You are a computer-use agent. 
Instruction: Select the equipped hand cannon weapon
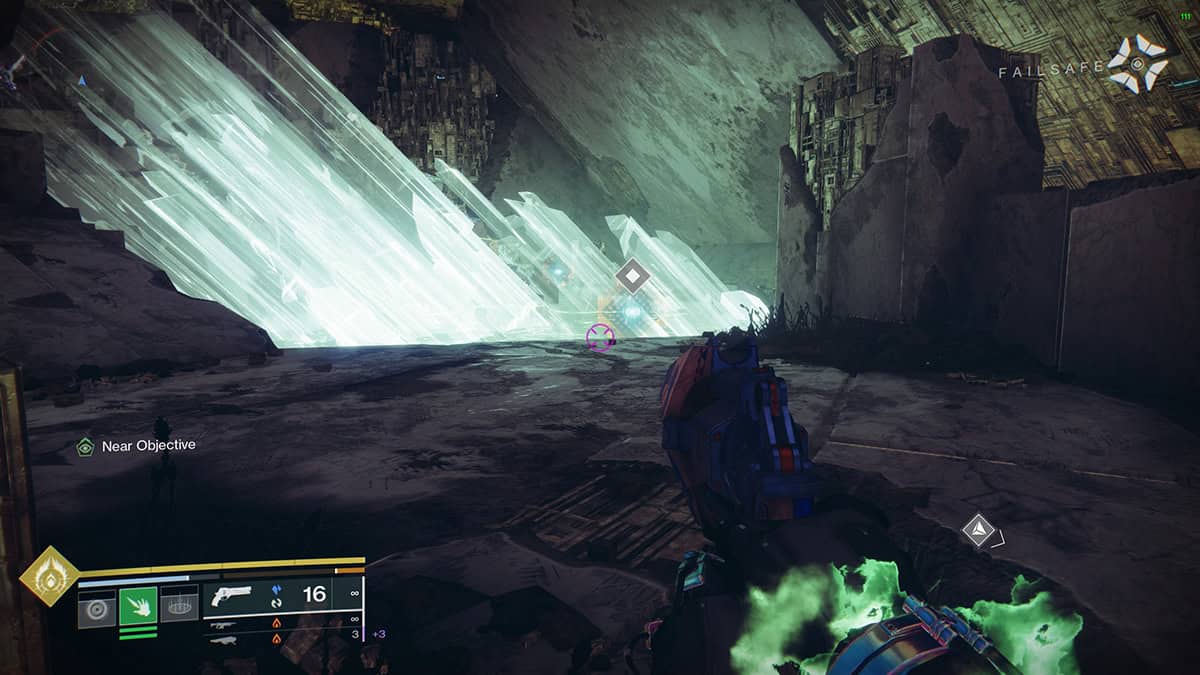point(232,596)
